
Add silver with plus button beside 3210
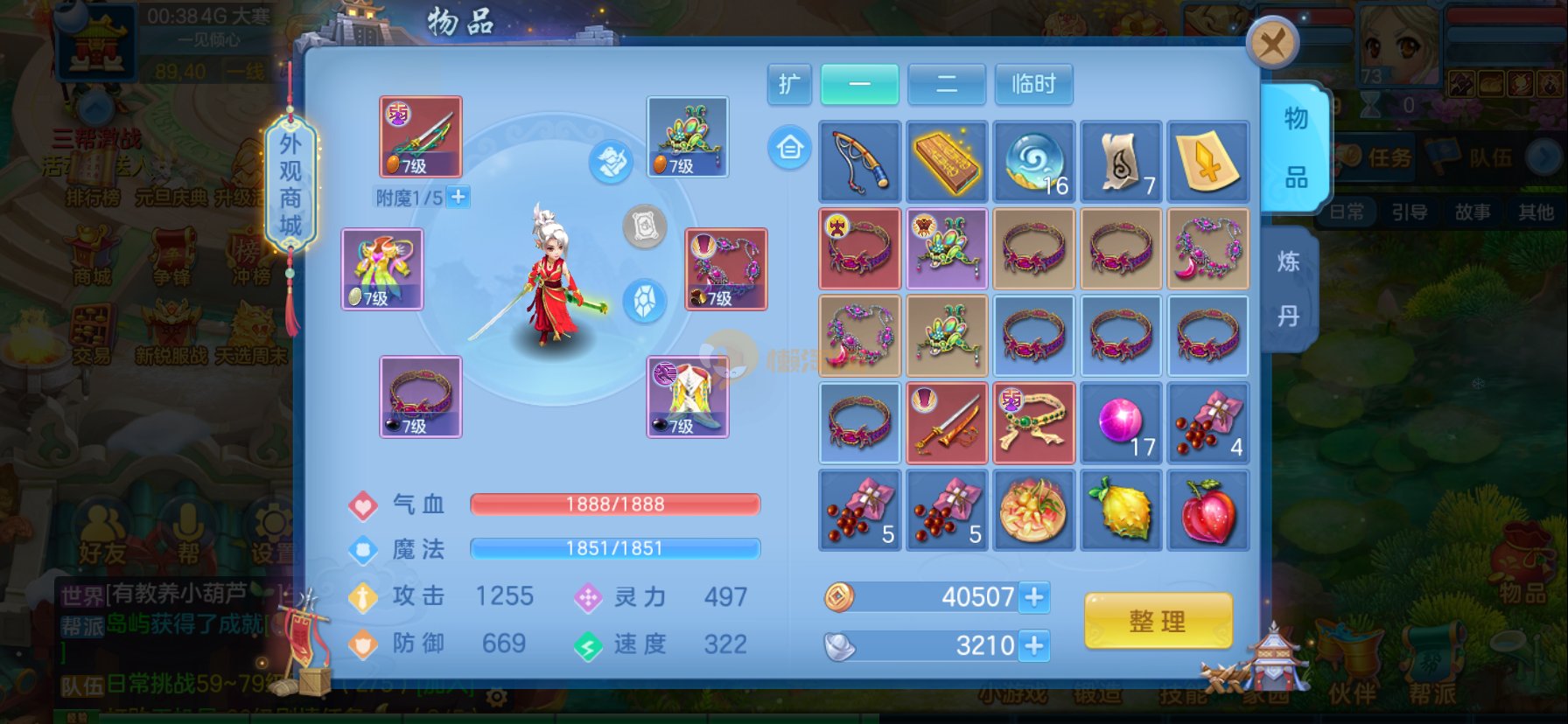pyautogui.click(x=1034, y=646)
